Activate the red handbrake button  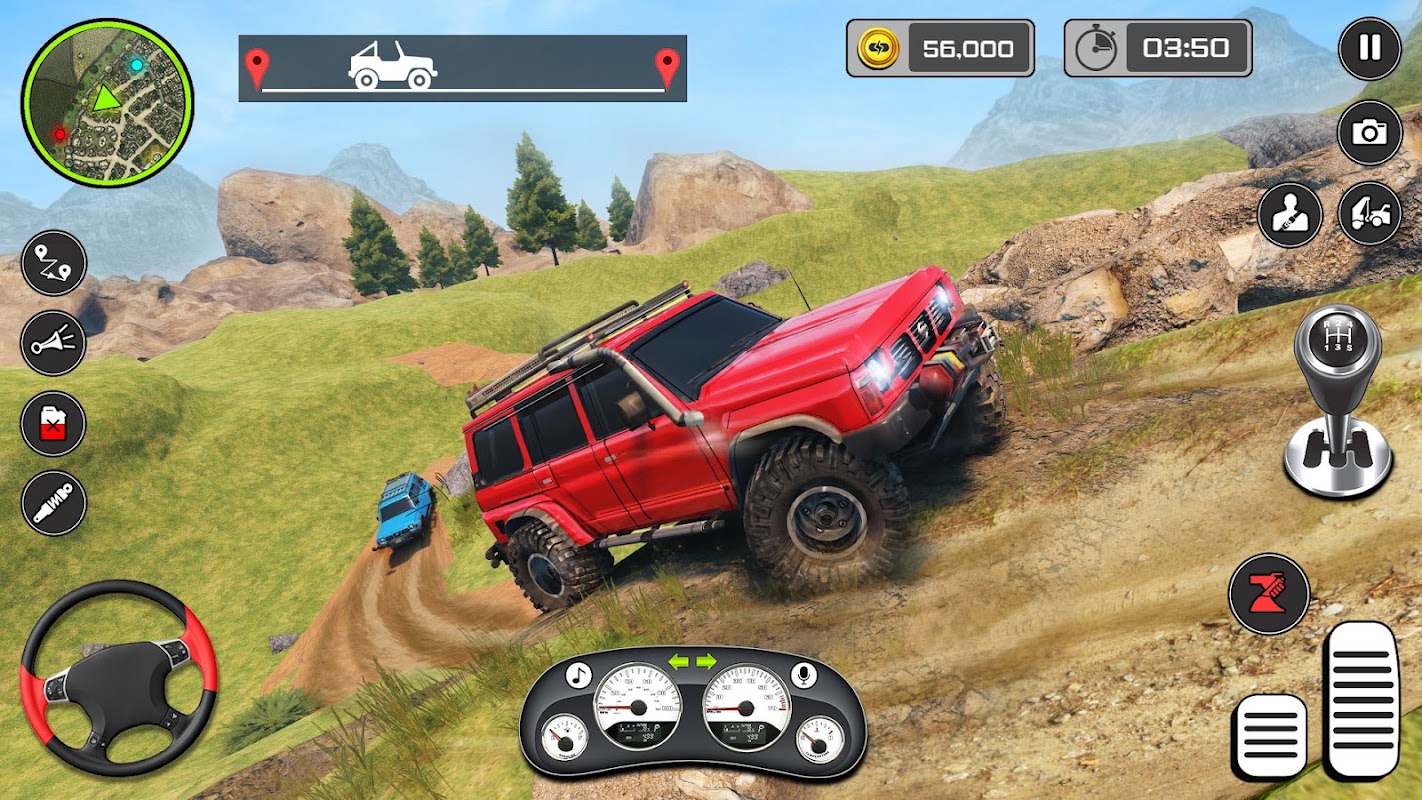click(x=1269, y=594)
